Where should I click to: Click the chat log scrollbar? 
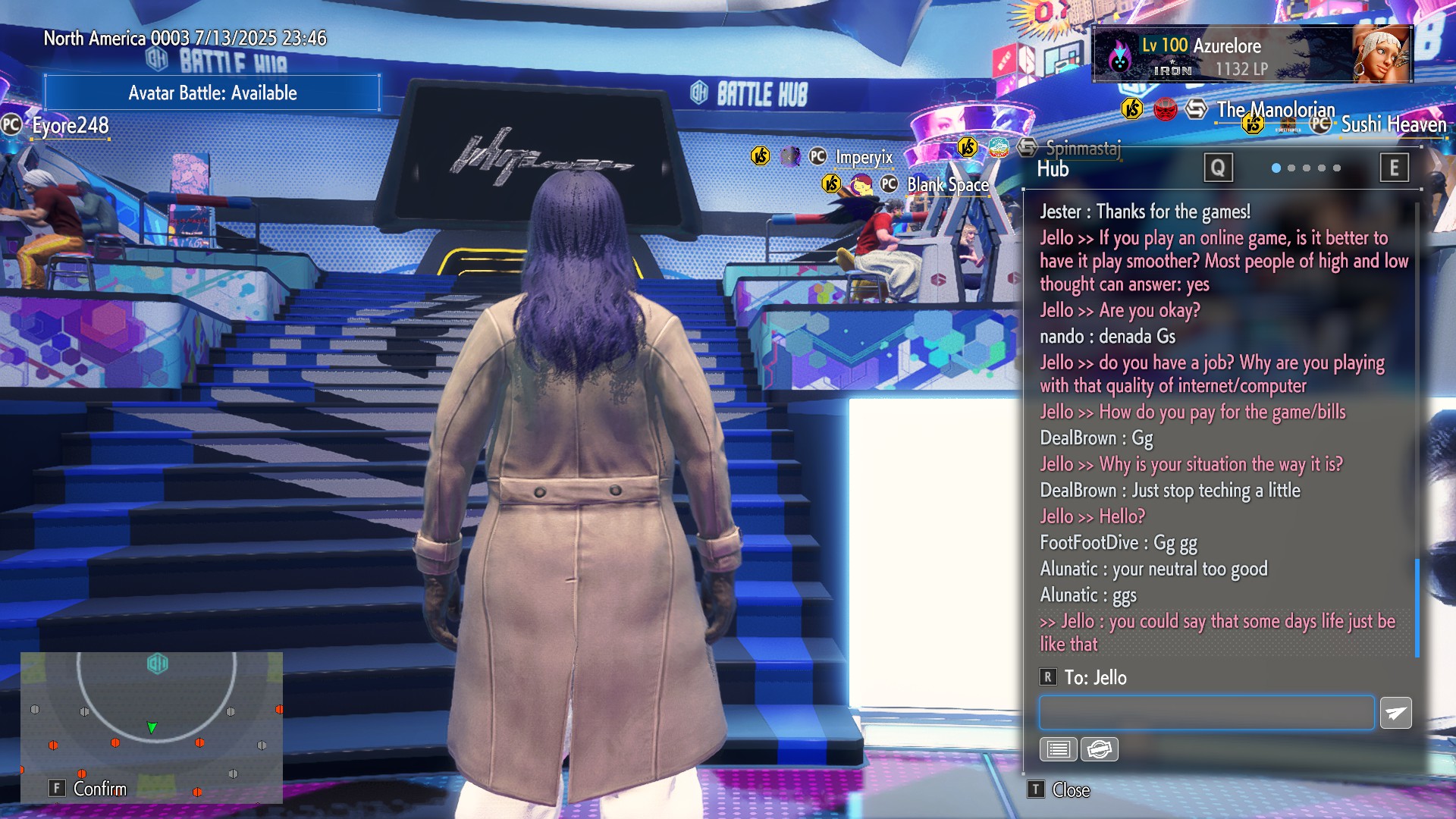pos(1417,607)
